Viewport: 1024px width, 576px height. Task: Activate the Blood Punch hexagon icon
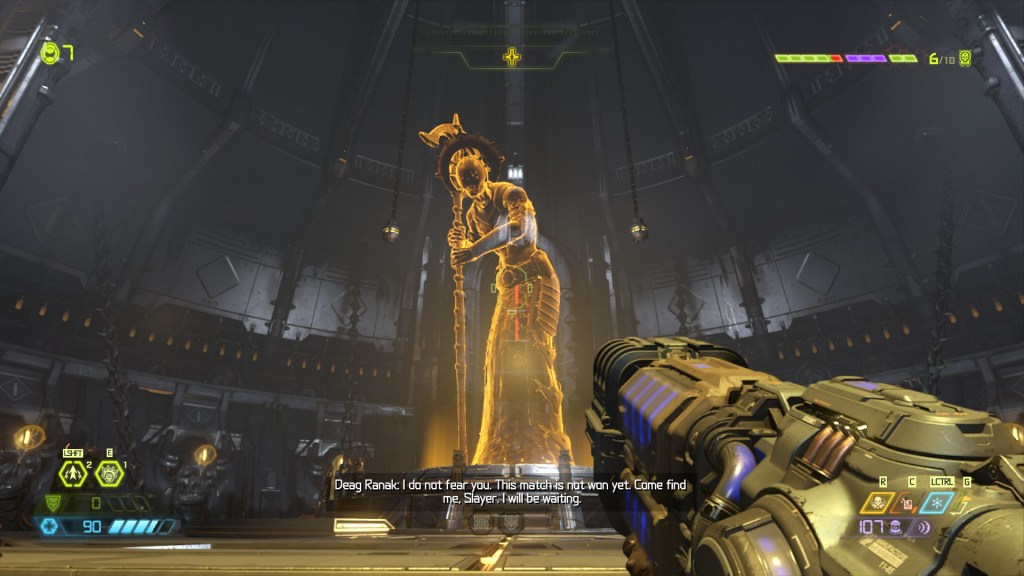click(108, 473)
